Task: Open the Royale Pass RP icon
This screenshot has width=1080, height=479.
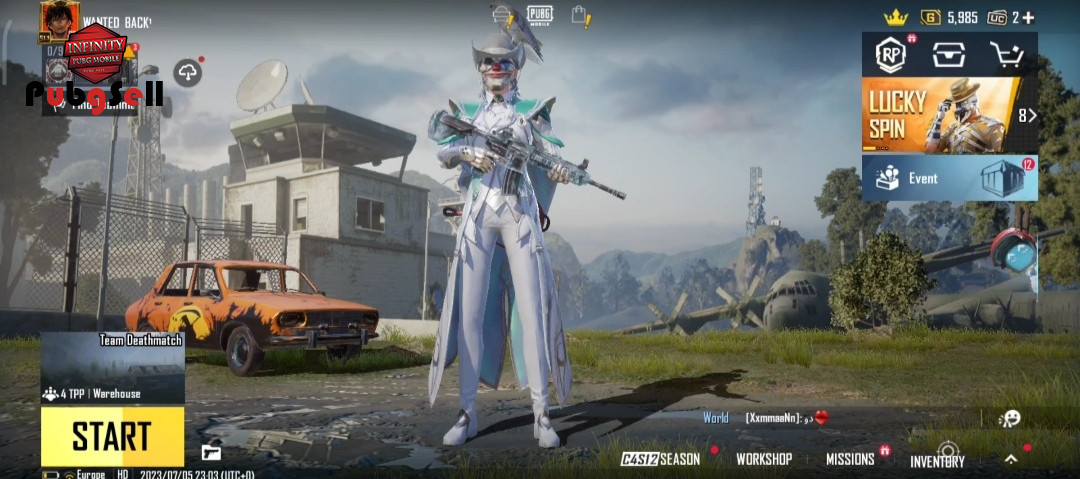Action: (x=890, y=56)
